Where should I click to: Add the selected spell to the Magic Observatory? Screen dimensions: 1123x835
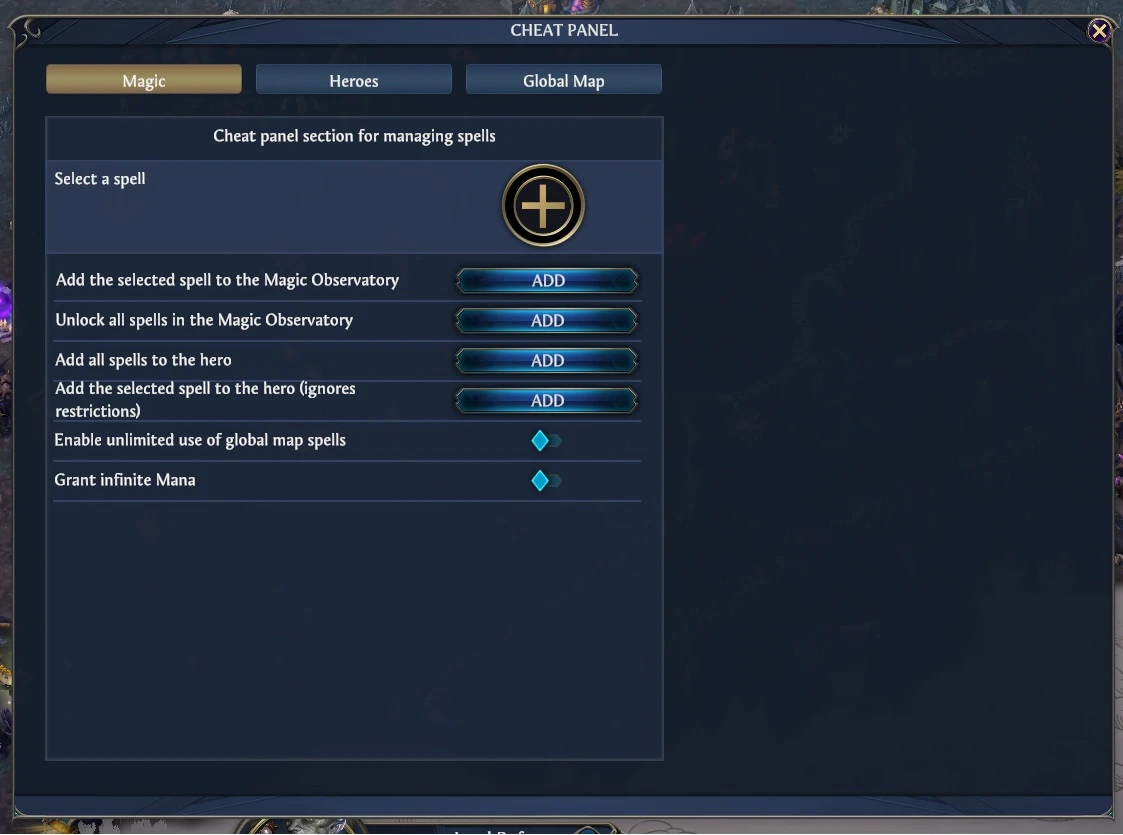click(x=547, y=281)
